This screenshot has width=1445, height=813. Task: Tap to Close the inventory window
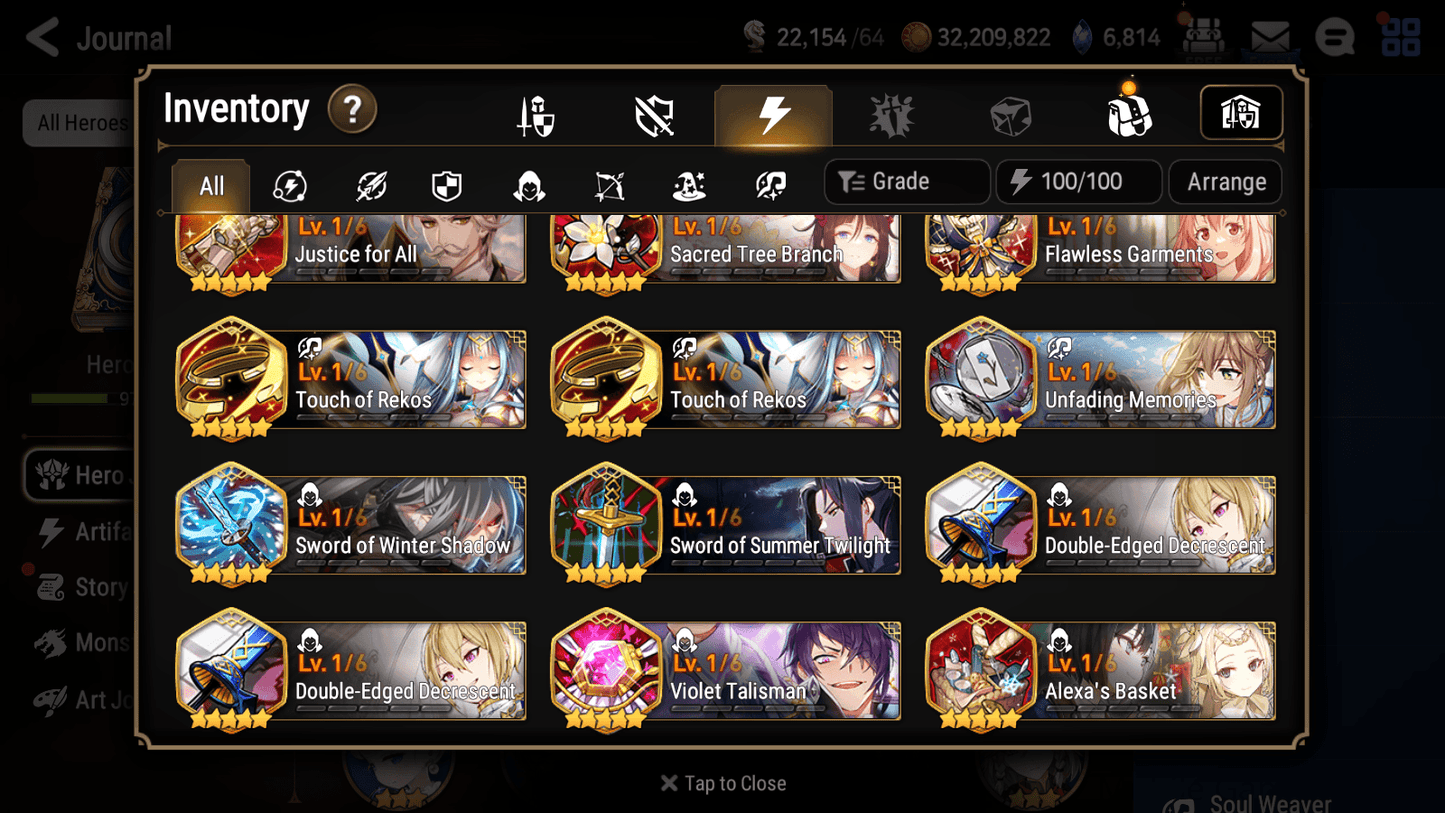coord(722,783)
